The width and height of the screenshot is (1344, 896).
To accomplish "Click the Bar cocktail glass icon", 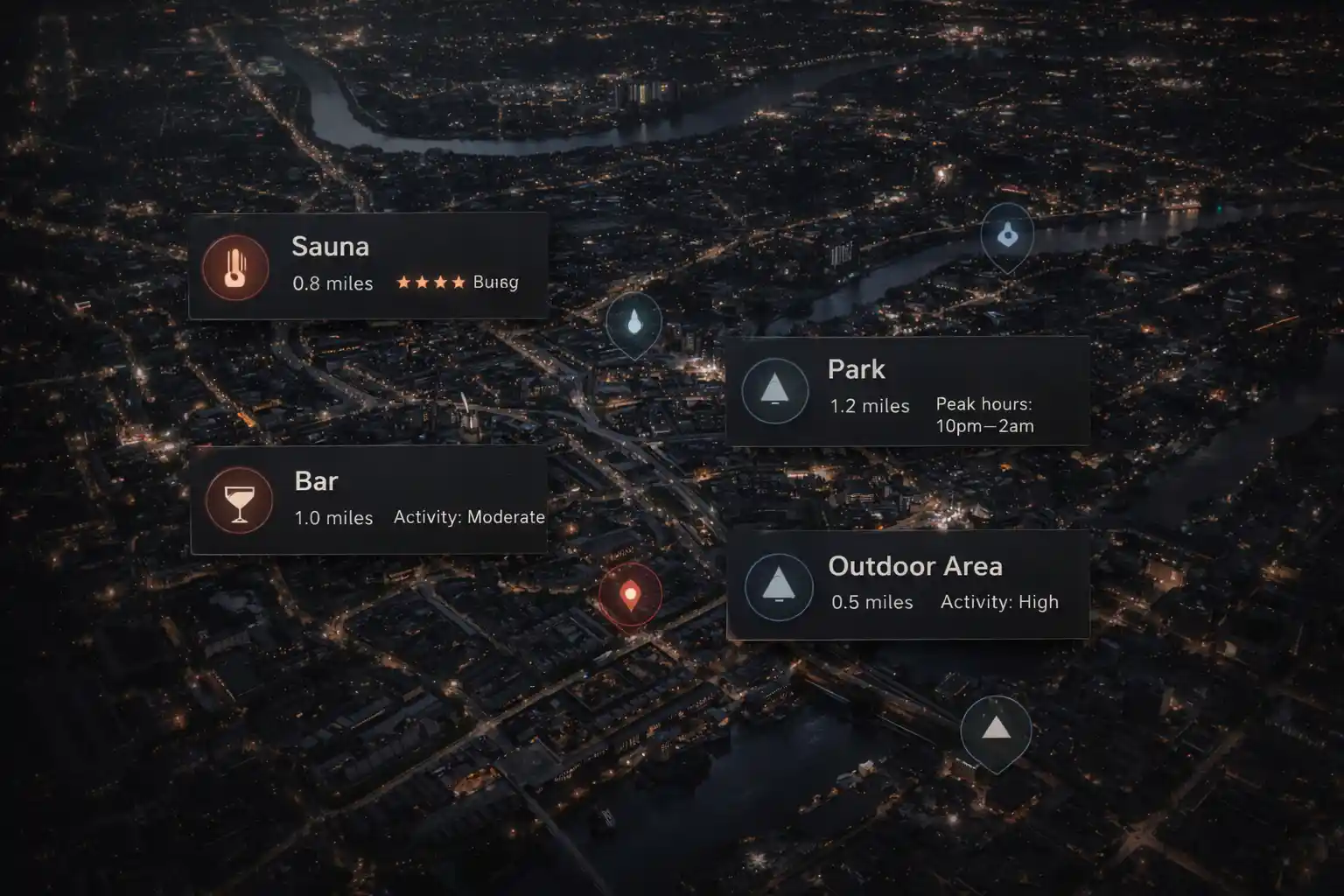I will click(238, 500).
